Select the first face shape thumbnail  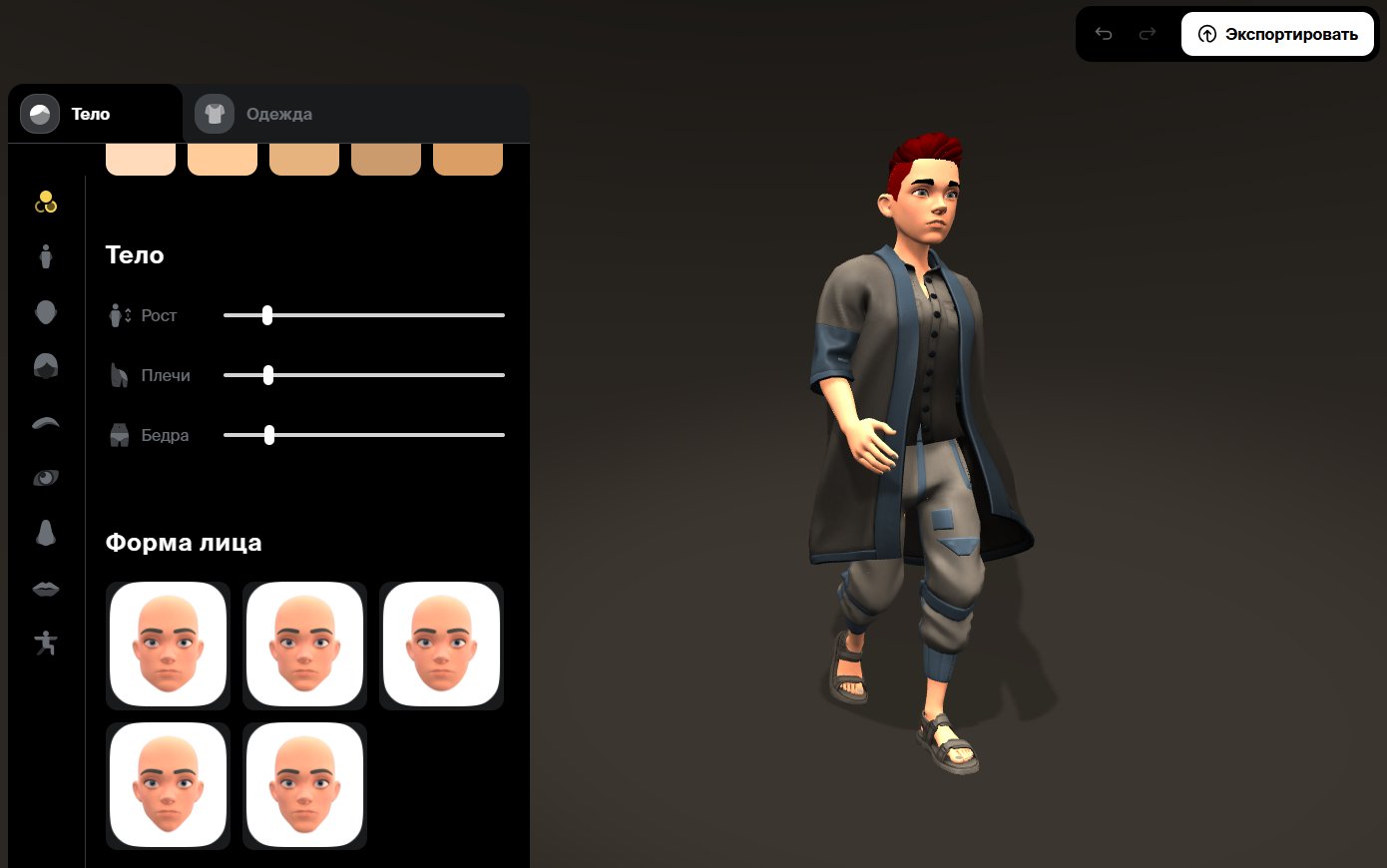point(168,645)
